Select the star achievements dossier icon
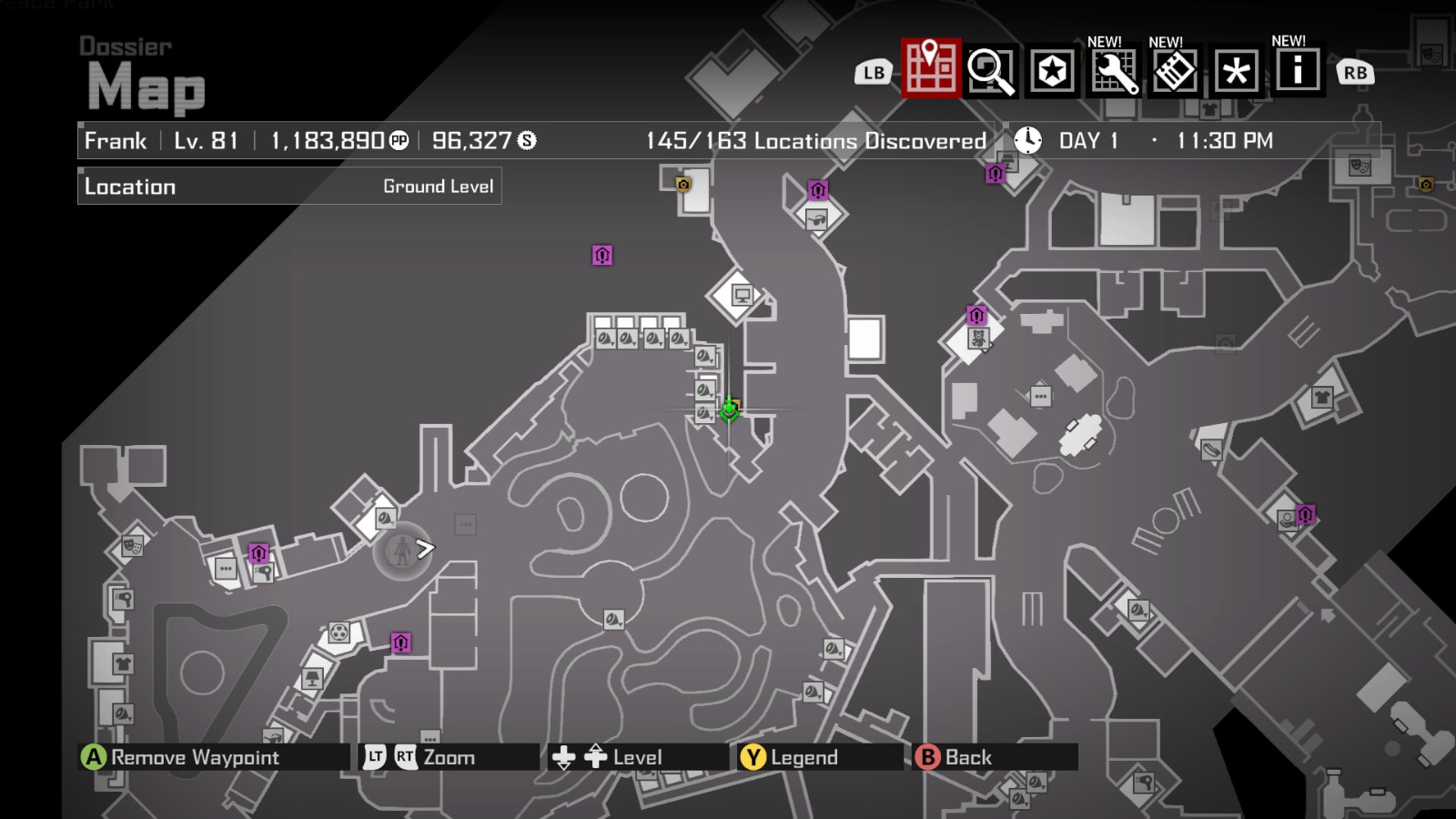Screen dimensions: 1456x819 point(1051,70)
